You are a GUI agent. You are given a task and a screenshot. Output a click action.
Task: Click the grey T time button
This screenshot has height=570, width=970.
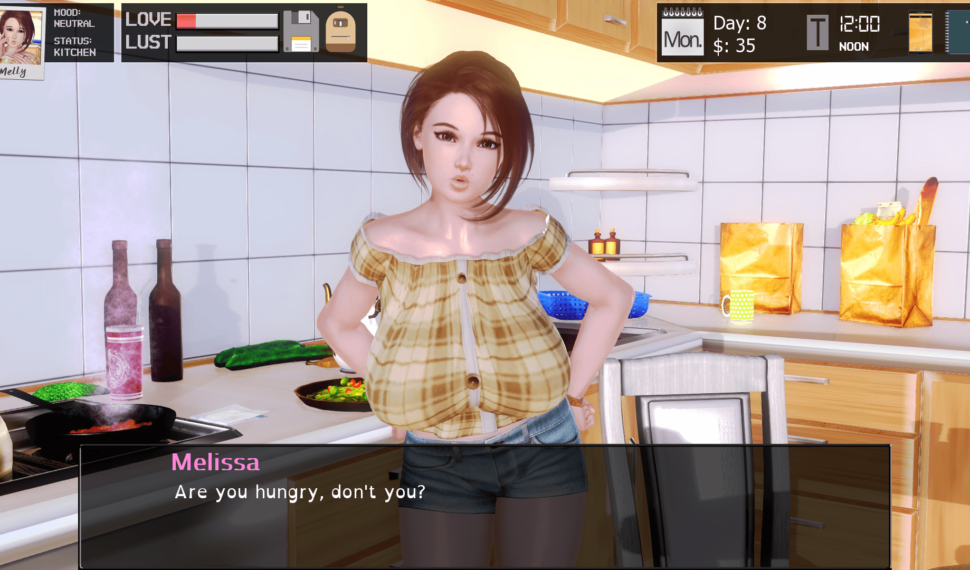[818, 32]
